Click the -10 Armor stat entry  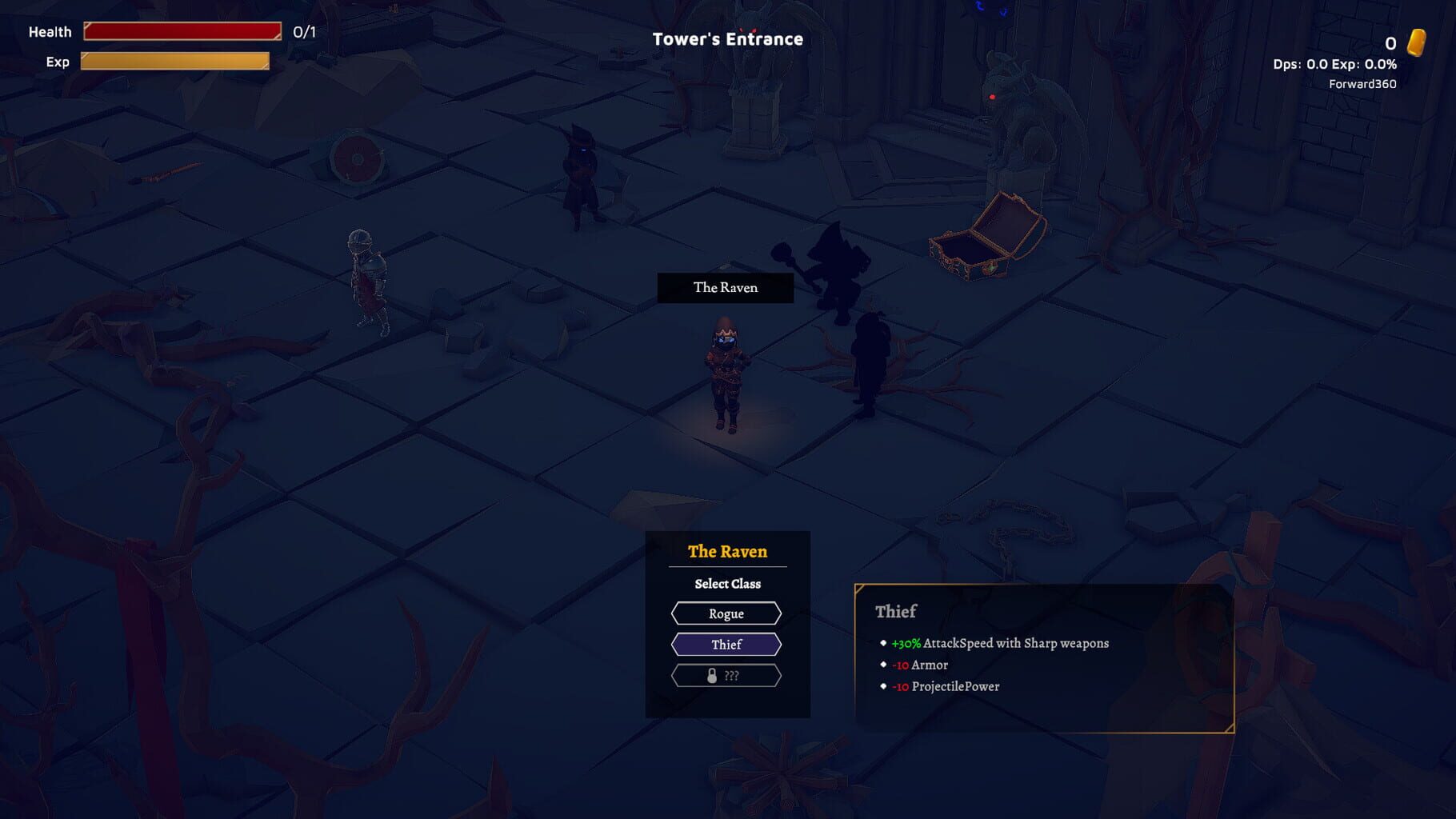click(x=918, y=665)
